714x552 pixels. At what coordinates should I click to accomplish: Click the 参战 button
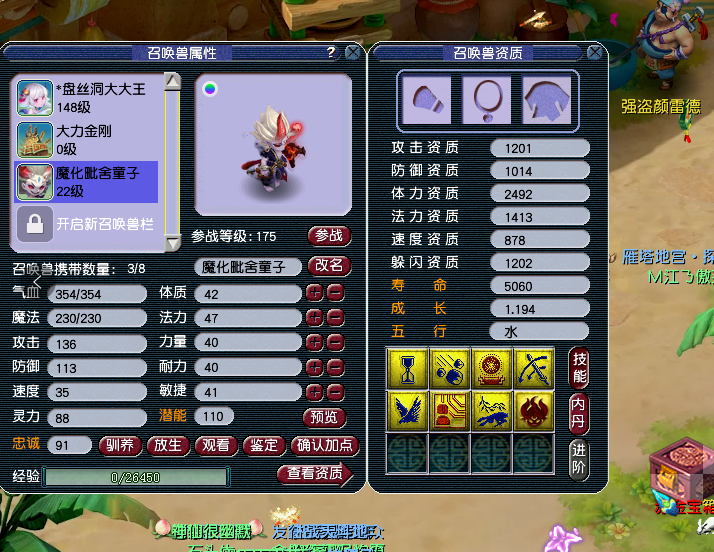(x=329, y=236)
